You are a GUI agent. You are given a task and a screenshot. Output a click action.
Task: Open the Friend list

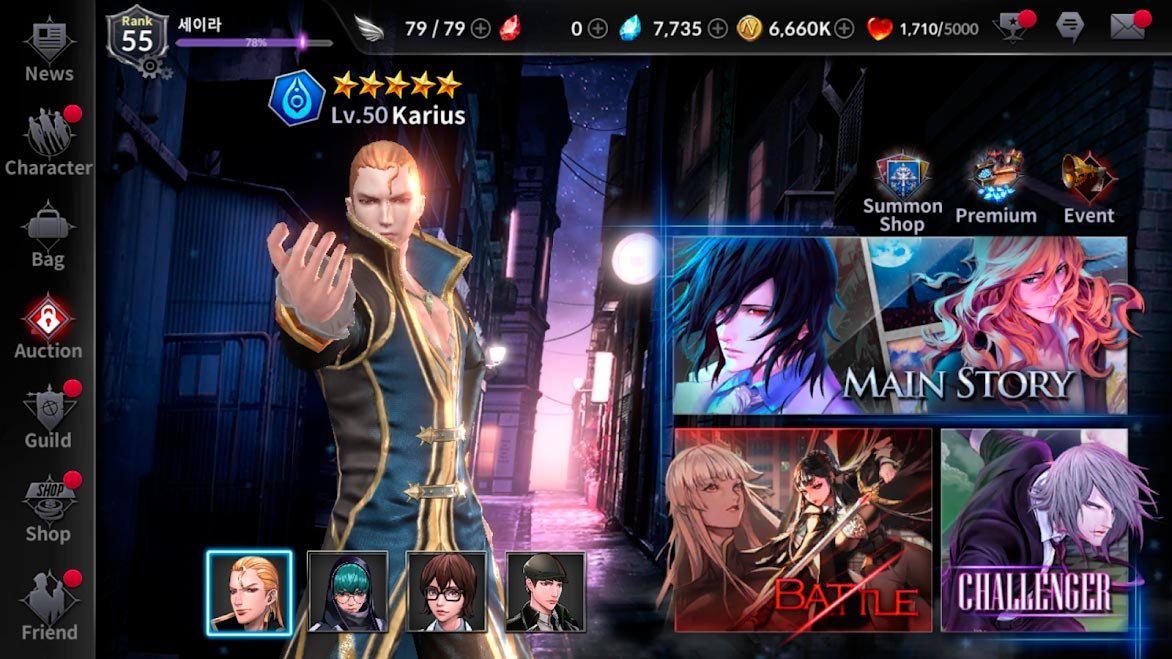48,604
